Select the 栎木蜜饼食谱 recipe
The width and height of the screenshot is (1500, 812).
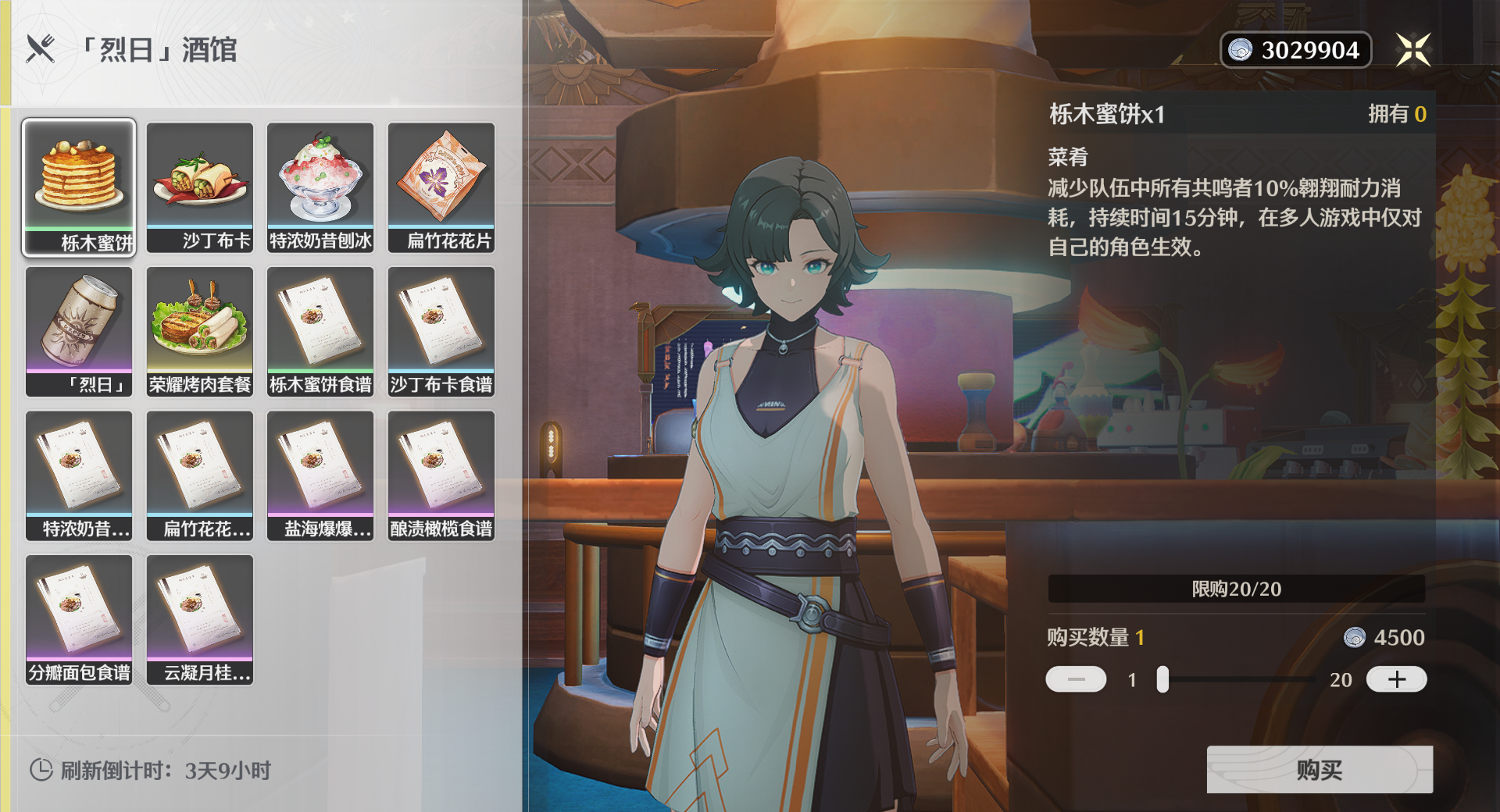click(320, 331)
